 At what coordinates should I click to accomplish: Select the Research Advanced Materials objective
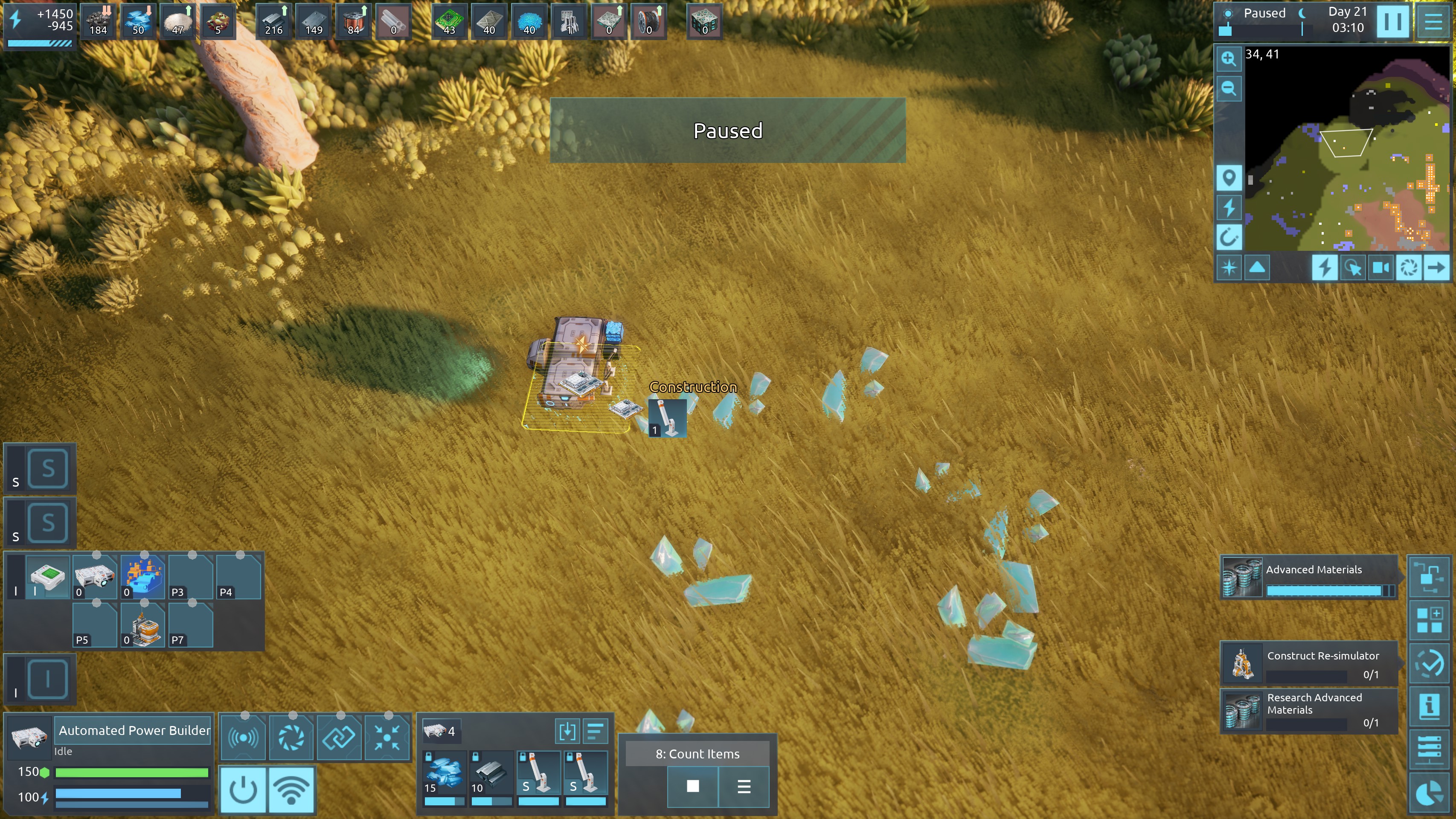(1308, 710)
